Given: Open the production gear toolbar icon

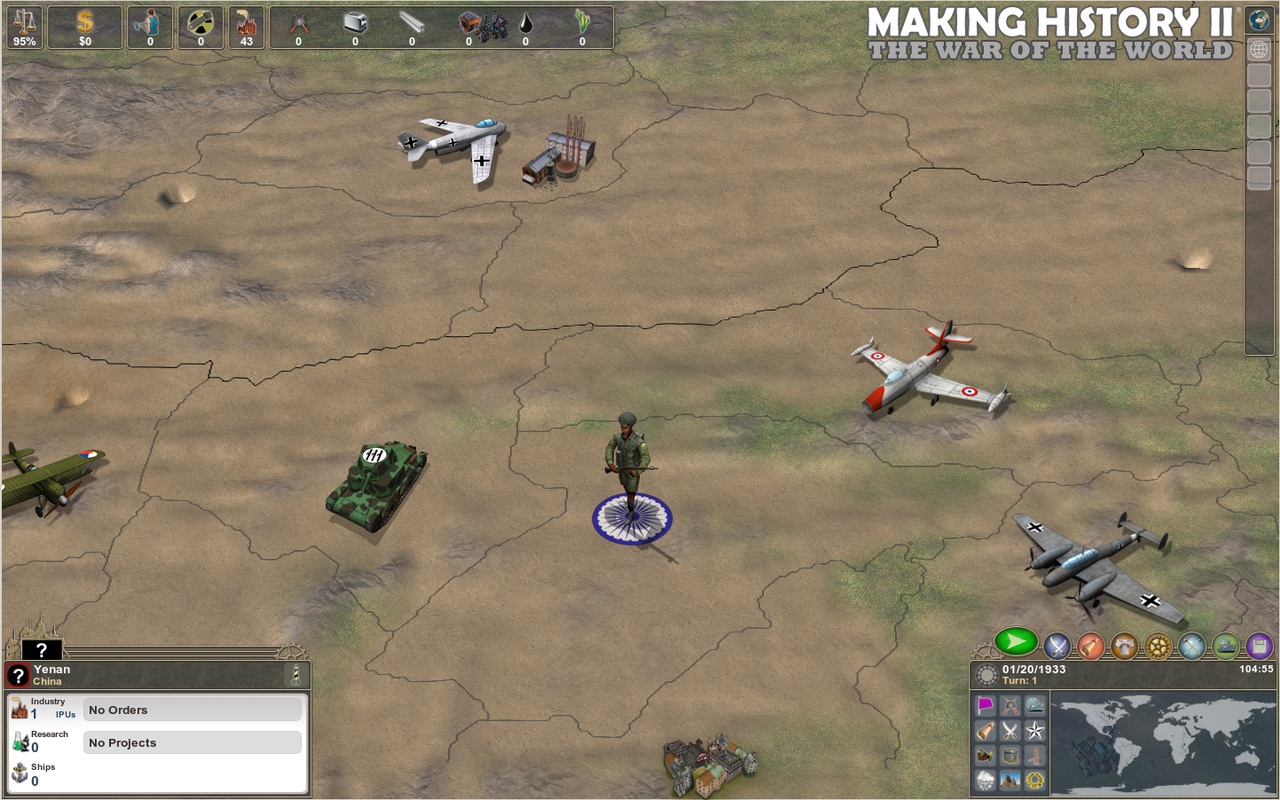Looking at the screenshot, I should point(1156,648).
